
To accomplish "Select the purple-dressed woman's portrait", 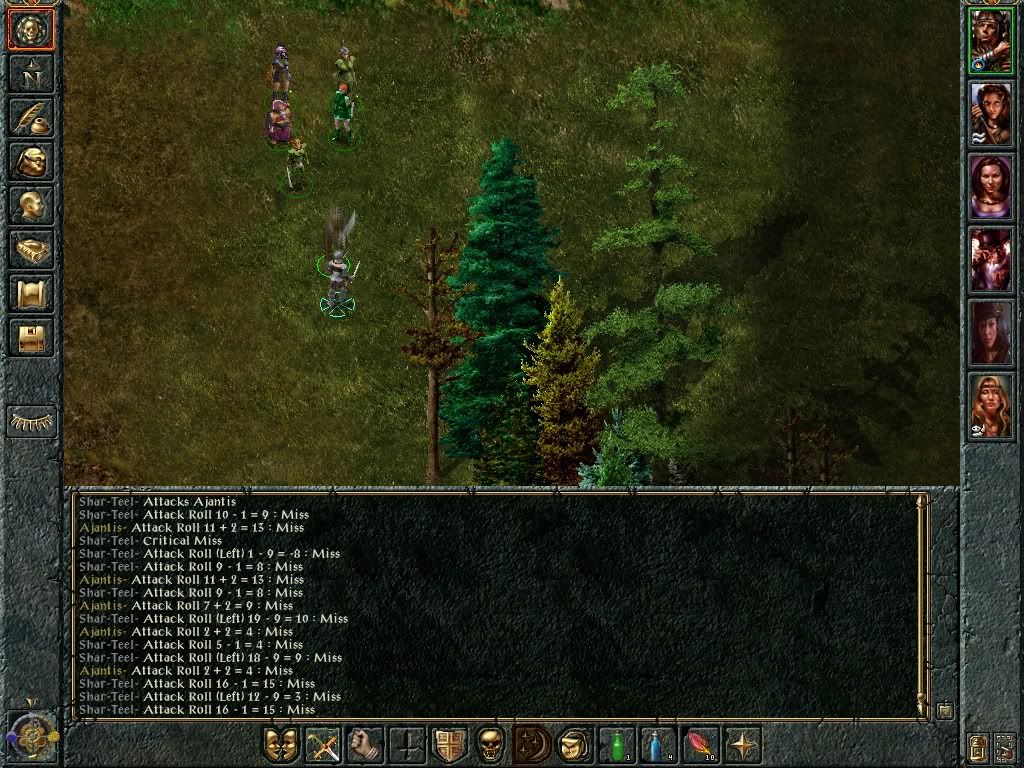I will [990, 187].
